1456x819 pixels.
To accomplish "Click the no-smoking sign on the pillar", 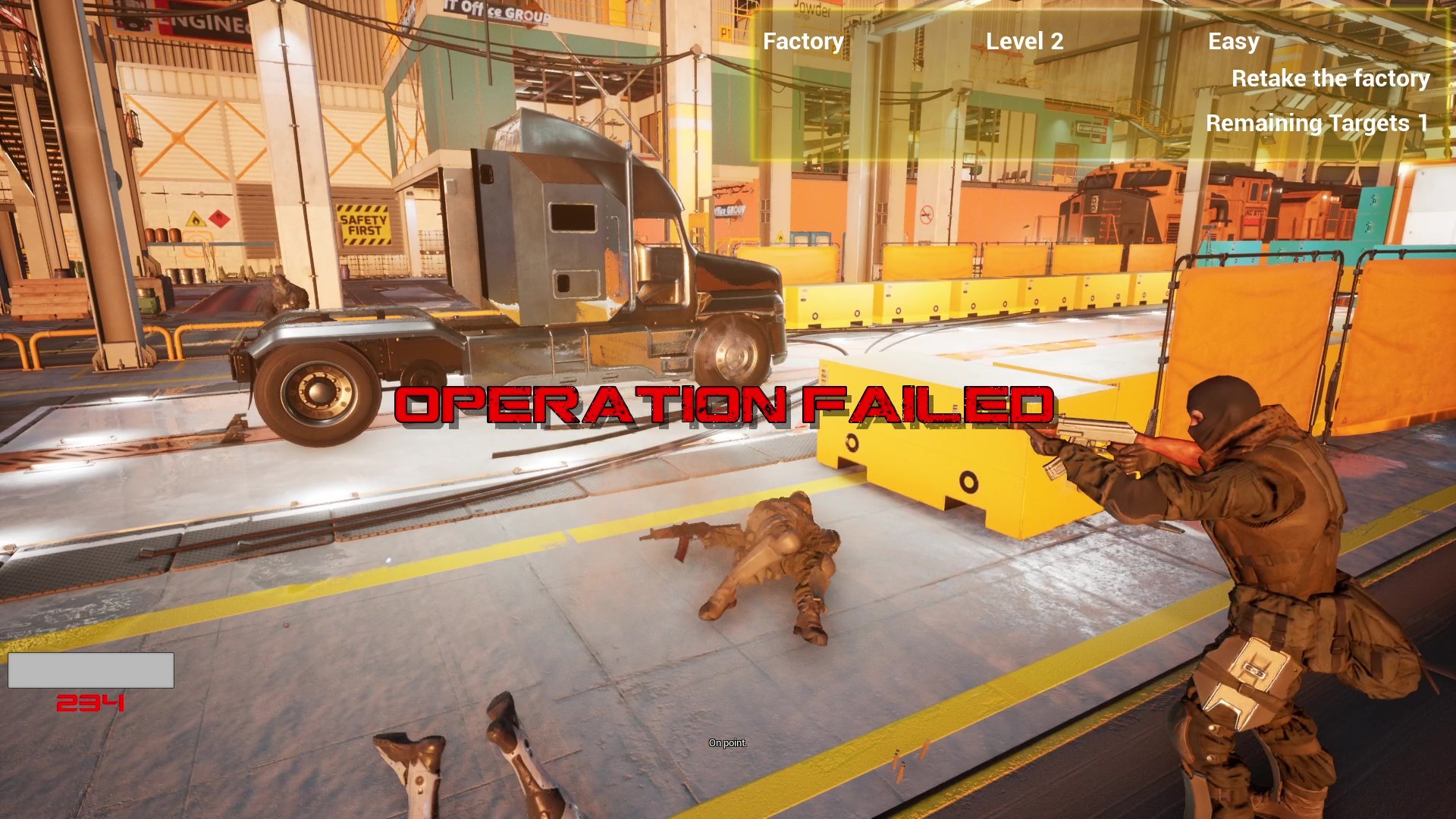I will (x=927, y=215).
